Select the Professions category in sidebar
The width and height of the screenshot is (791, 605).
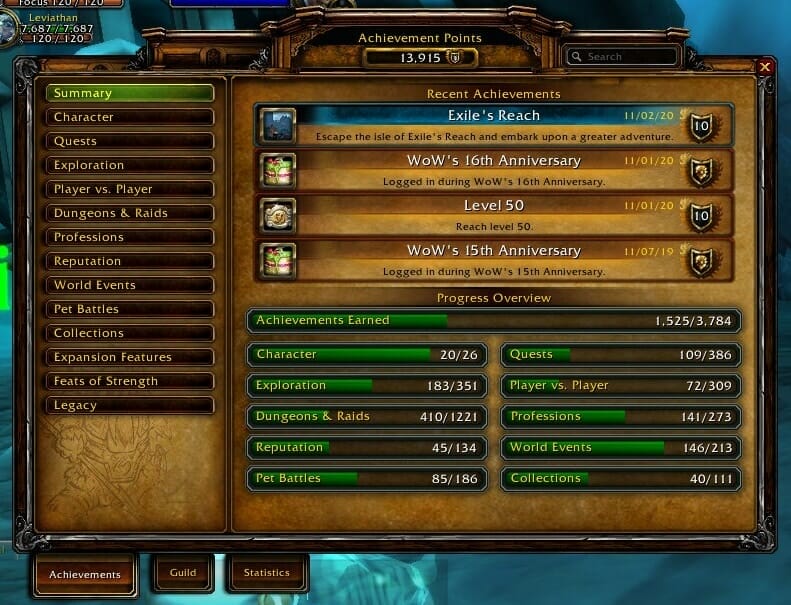click(129, 237)
